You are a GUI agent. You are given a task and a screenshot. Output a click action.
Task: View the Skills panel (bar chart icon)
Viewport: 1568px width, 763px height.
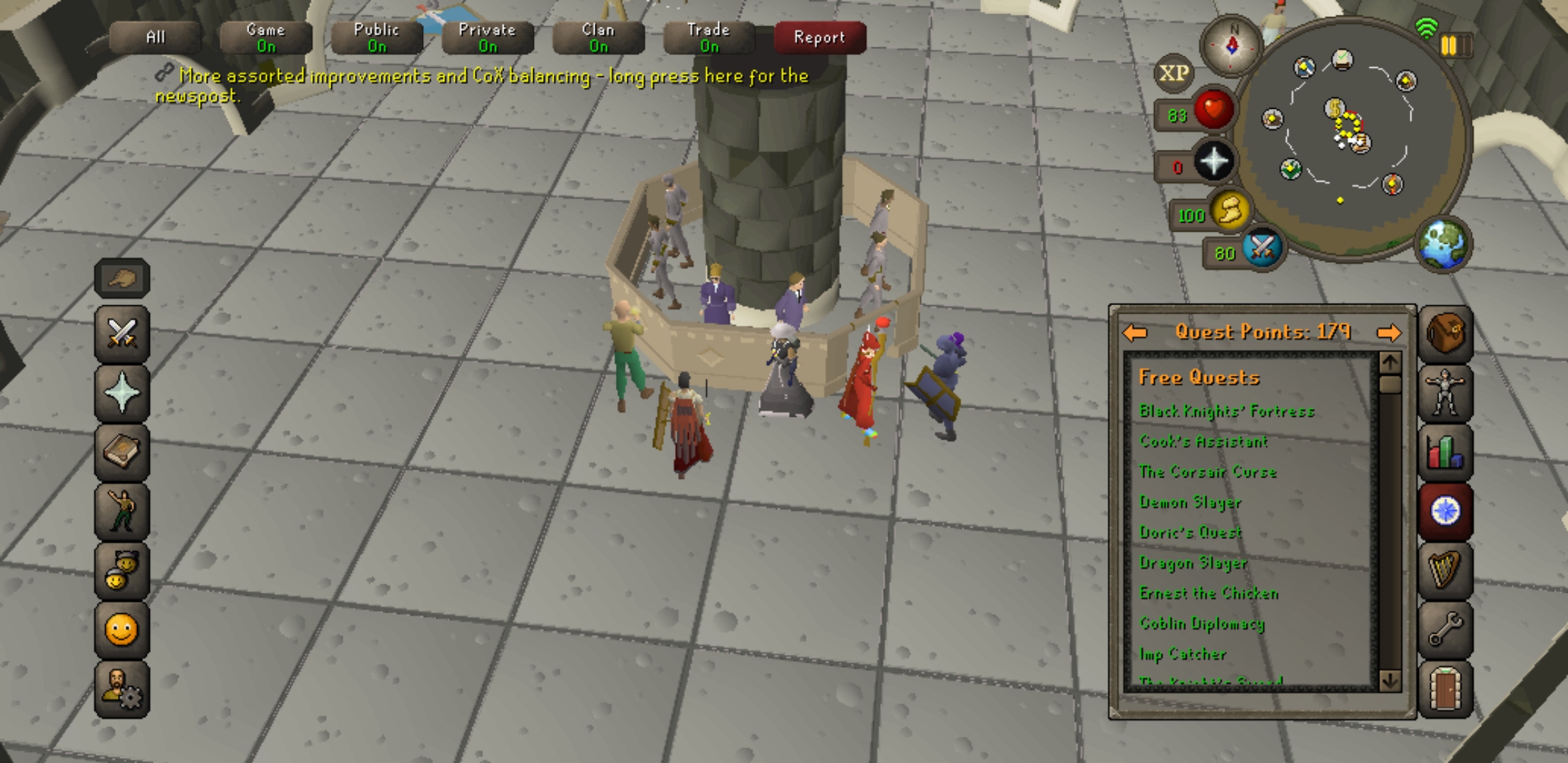click(1445, 452)
